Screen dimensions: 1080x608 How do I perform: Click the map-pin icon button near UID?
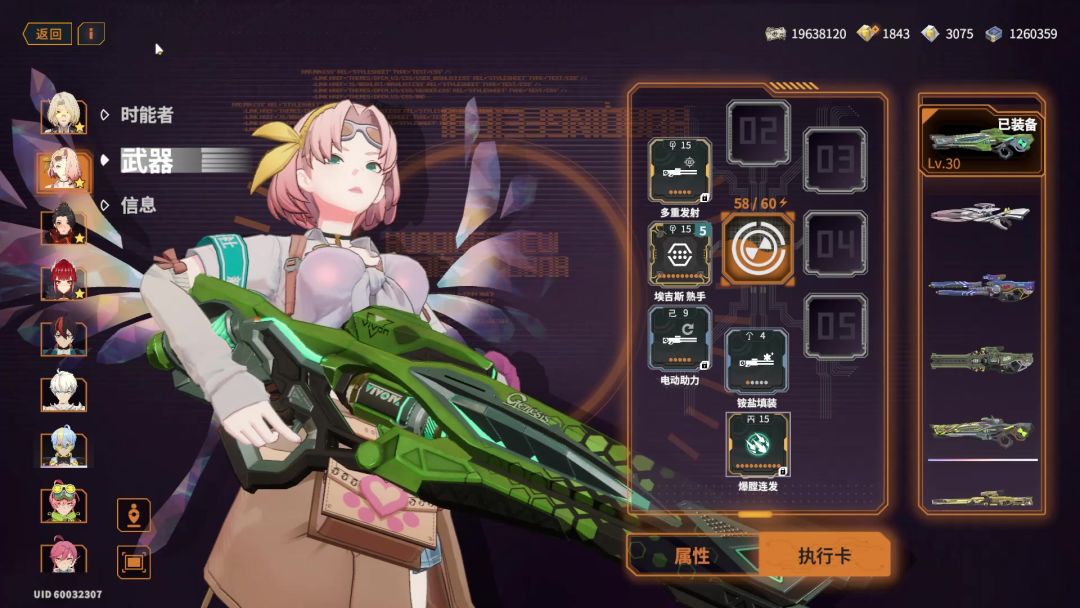click(x=134, y=515)
